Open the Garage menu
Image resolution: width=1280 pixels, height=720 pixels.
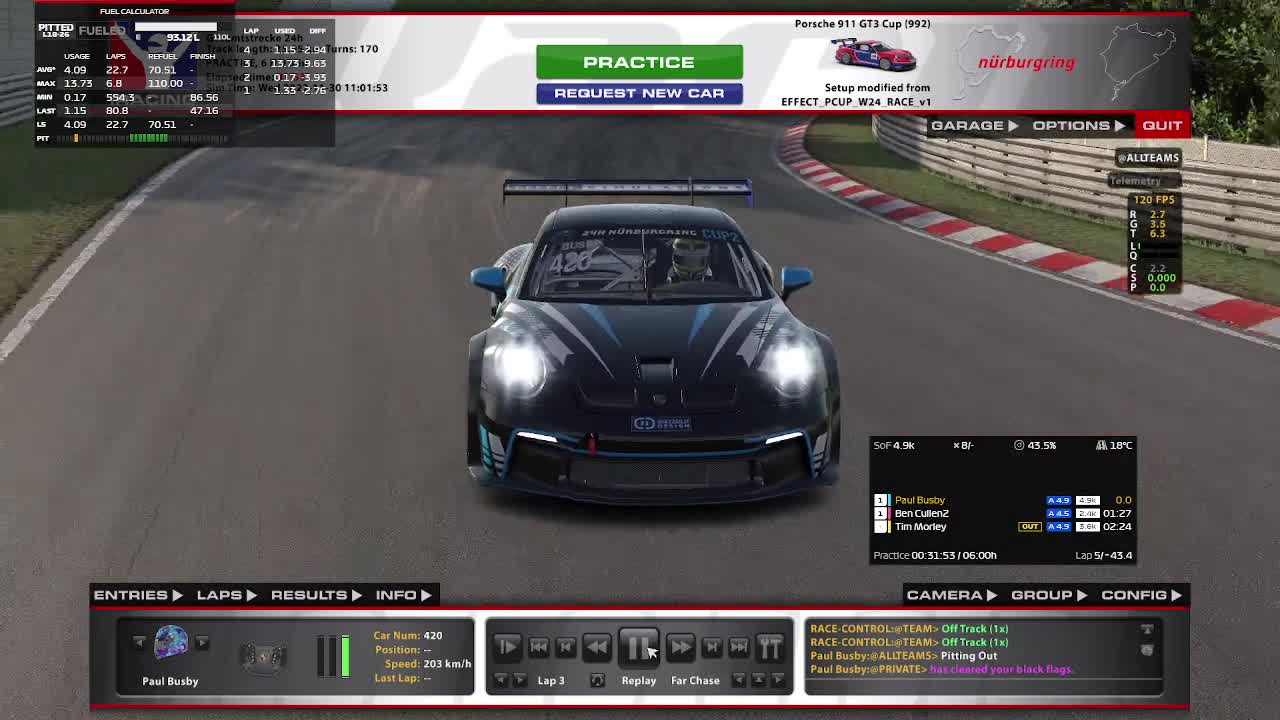[x=974, y=125]
